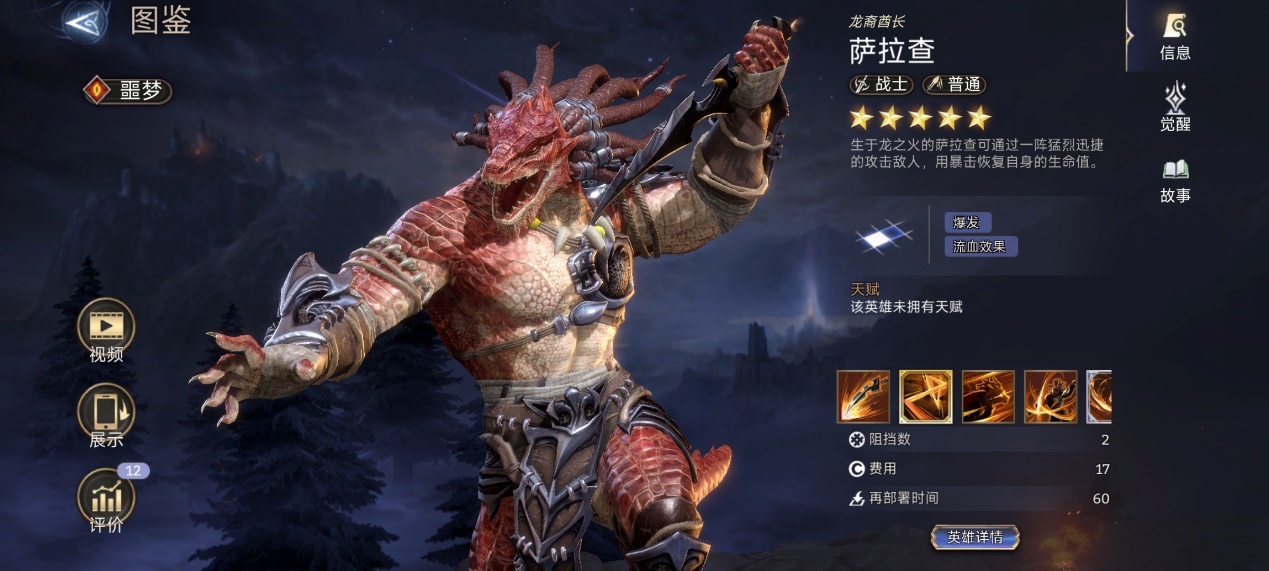
Task: Switch to the 信息 info tab
Action: (1175, 36)
